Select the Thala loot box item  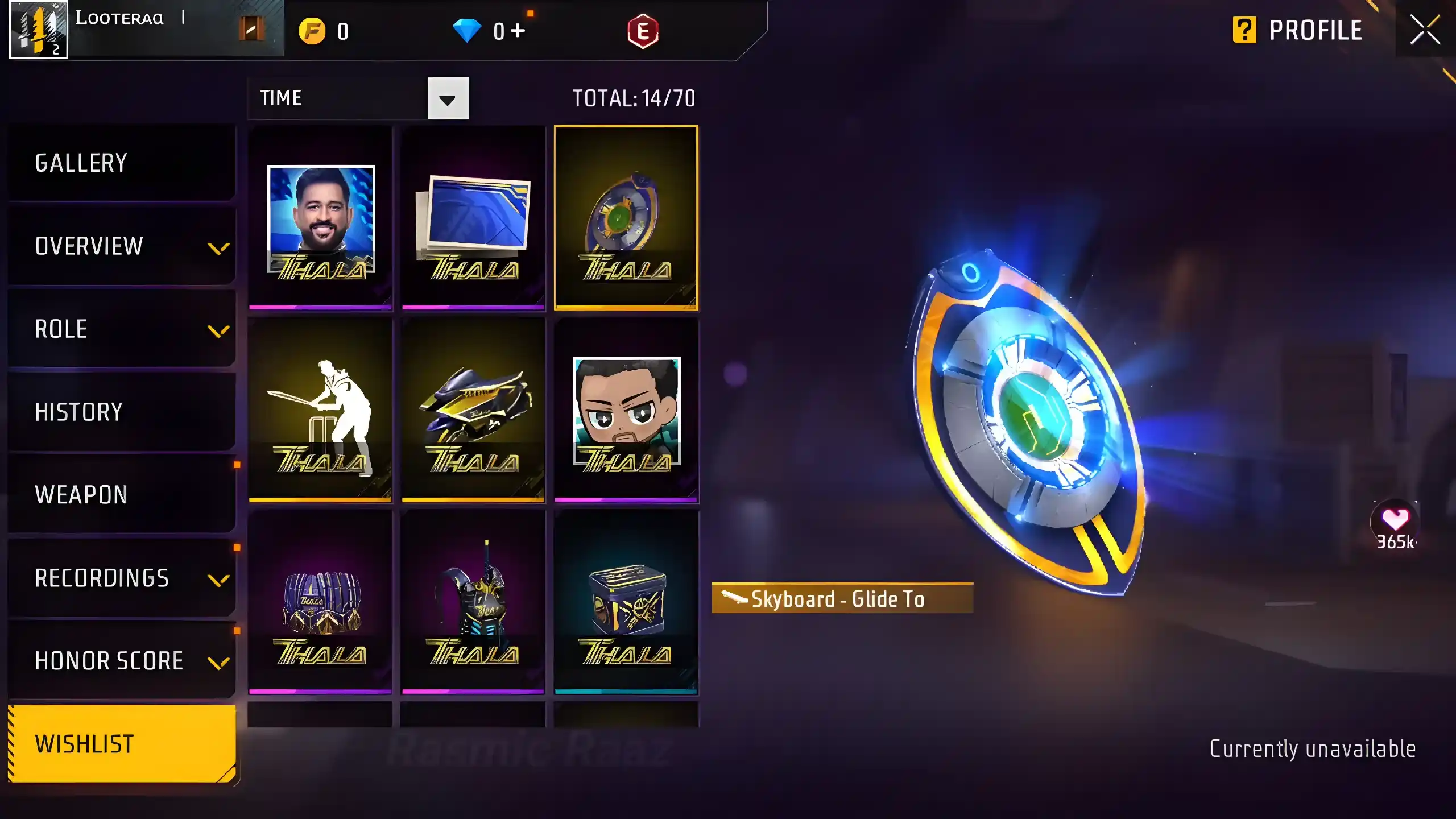point(626,603)
